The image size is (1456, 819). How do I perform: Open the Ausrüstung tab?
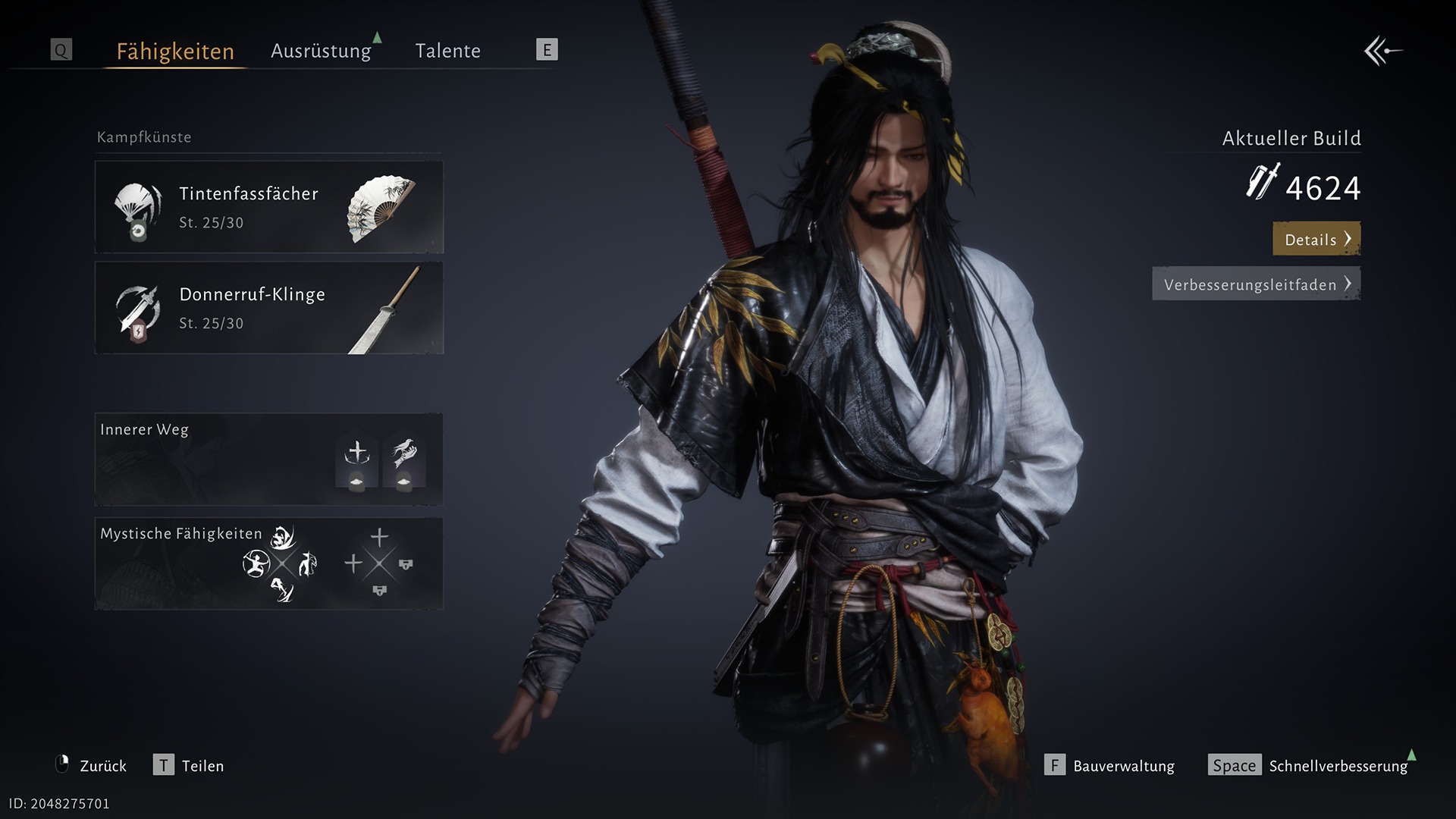tap(321, 51)
